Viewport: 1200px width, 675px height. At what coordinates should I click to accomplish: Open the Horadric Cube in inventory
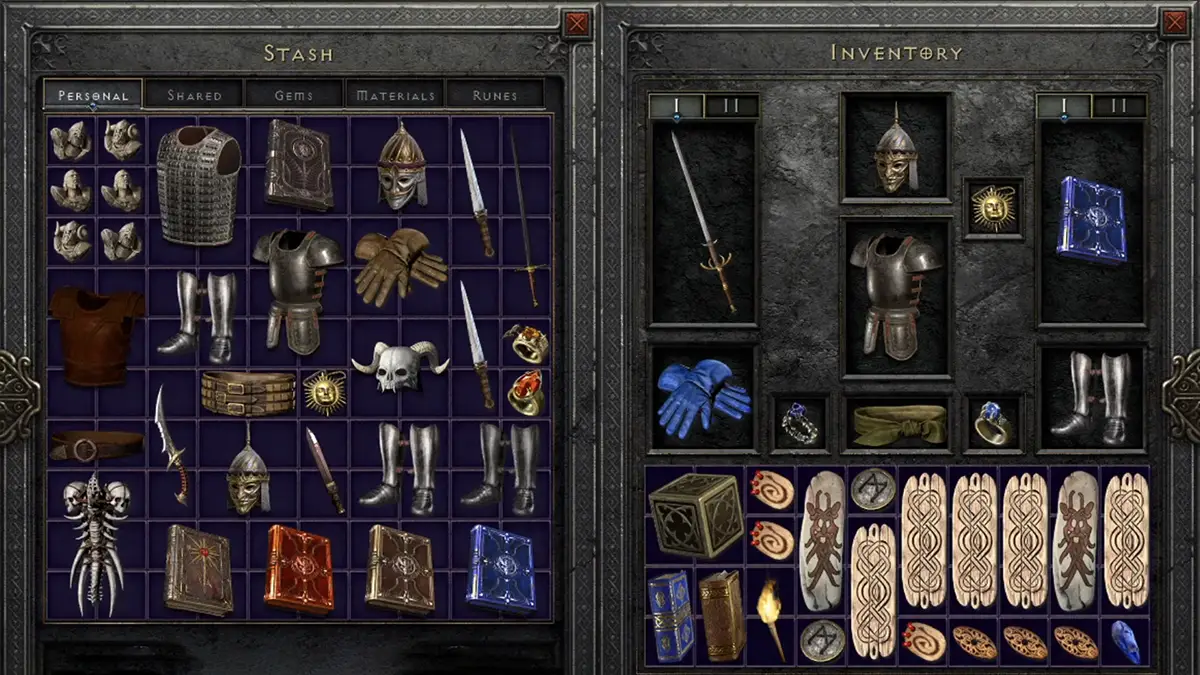(x=694, y=514)
